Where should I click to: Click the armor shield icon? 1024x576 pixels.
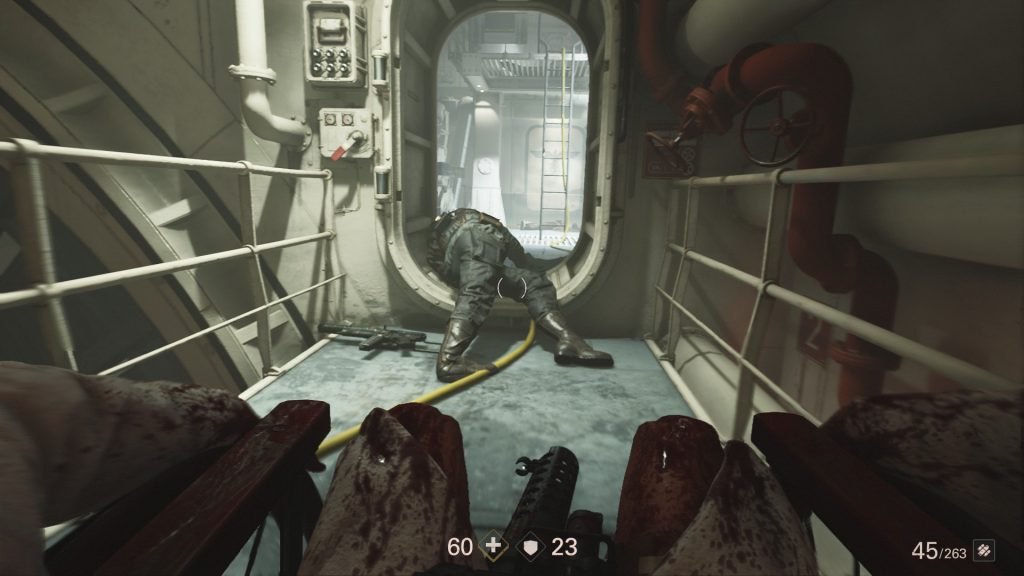[531, 547]
